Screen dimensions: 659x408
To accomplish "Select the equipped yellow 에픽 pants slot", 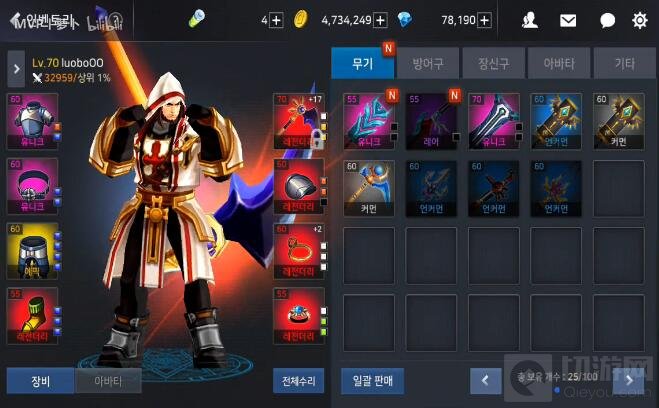I will tap(32, 252).
